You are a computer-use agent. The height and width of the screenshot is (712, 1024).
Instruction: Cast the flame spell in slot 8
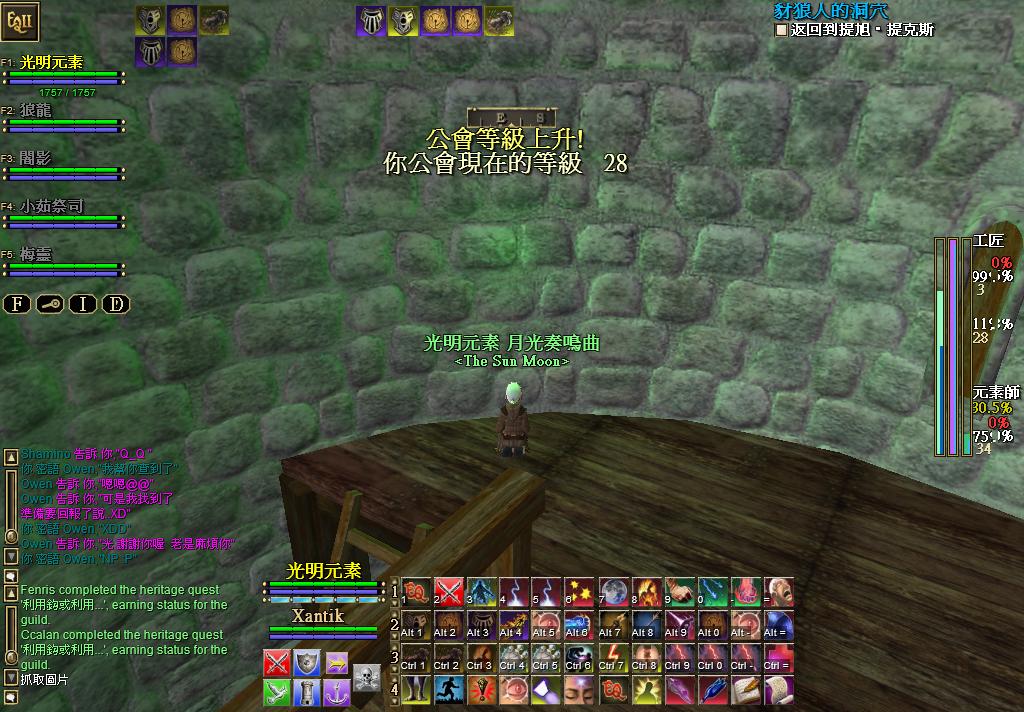tap(647, 592)
